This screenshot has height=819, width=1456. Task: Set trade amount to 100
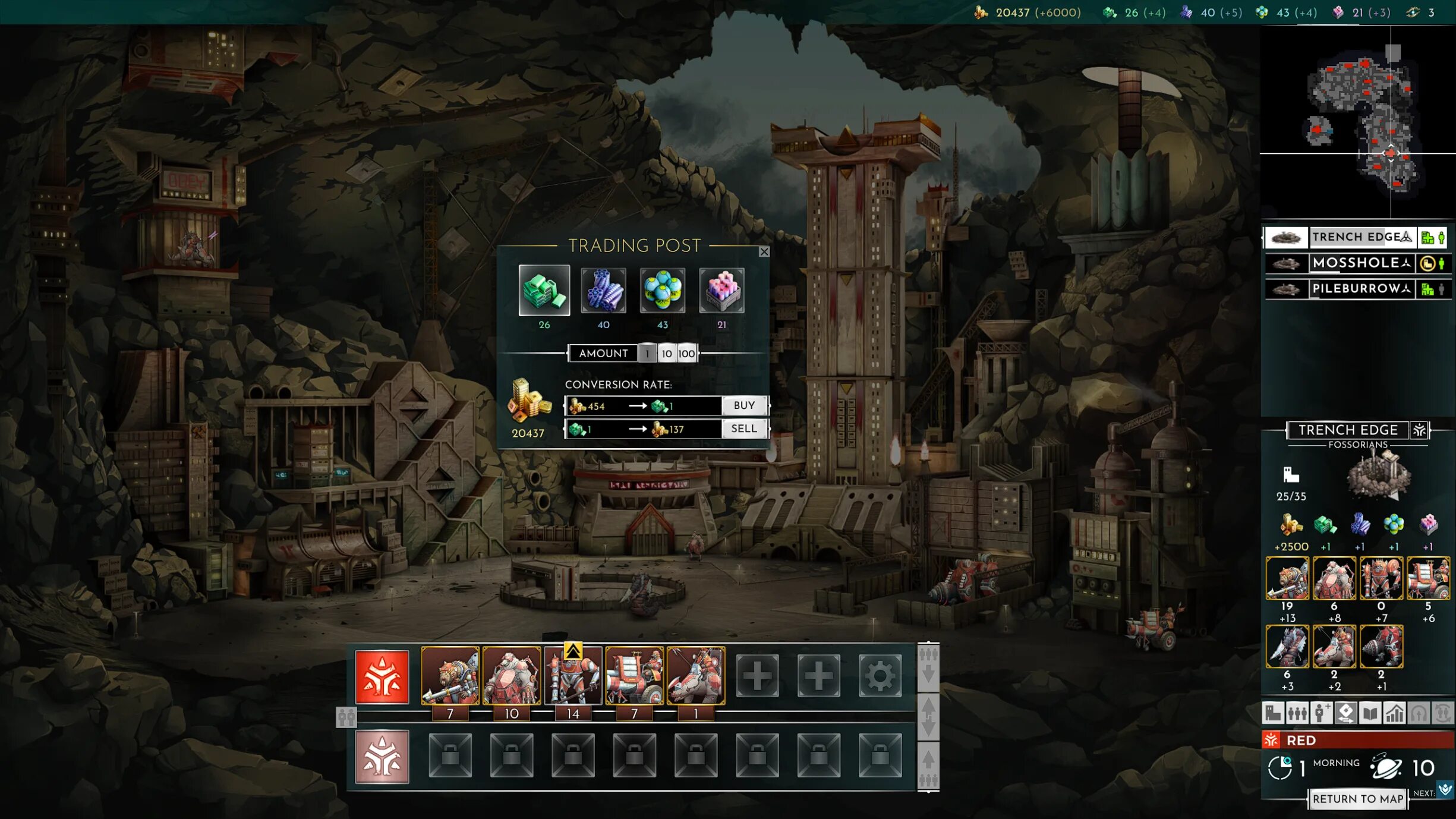(686, 354)
